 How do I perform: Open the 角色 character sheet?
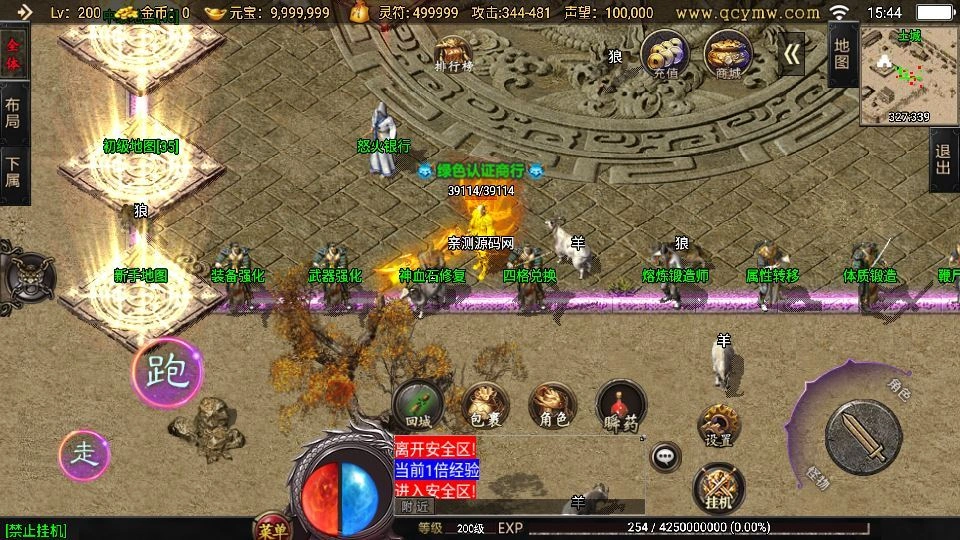click(x=552, y=406)
